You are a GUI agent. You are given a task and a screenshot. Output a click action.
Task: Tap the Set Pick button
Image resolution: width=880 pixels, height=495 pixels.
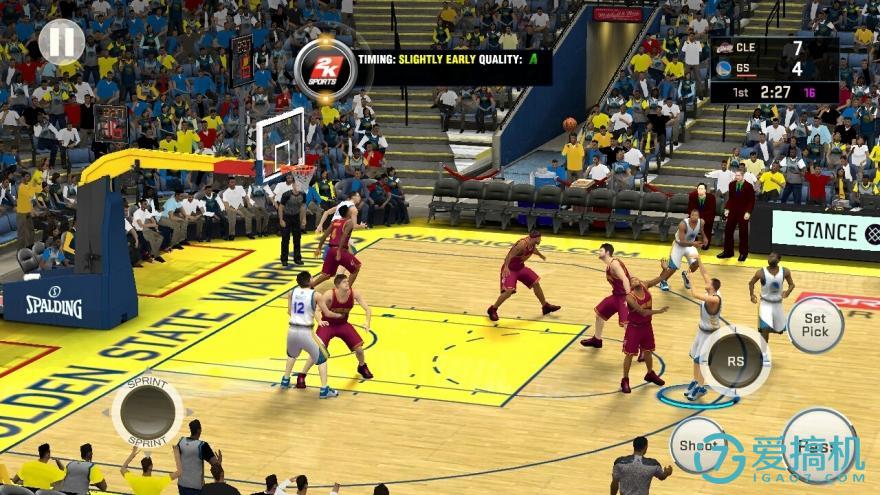pos(814,325)
